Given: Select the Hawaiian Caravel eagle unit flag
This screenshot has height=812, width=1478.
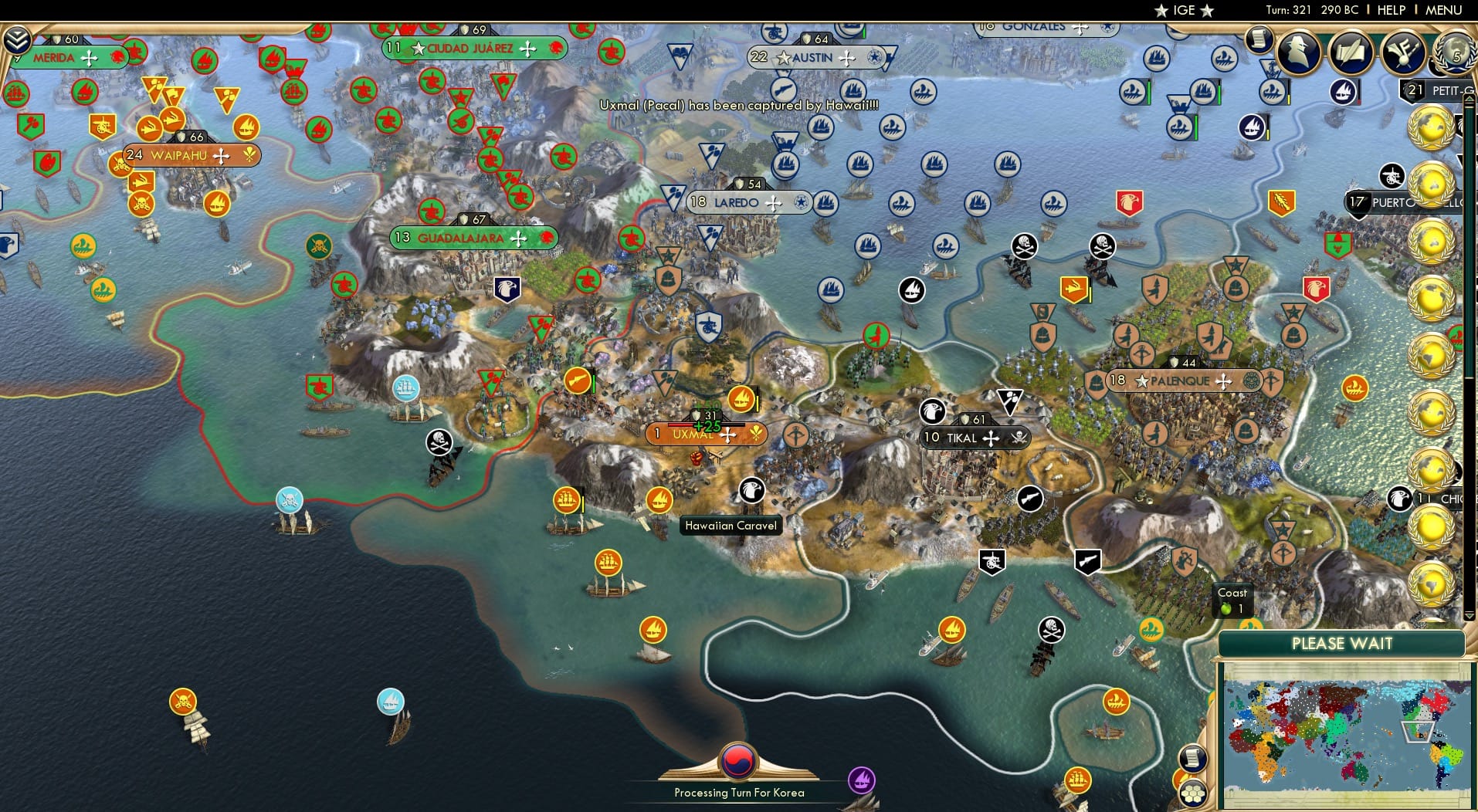Looking at the screenshot, I should pyautogui.click(x=752, y=492).
